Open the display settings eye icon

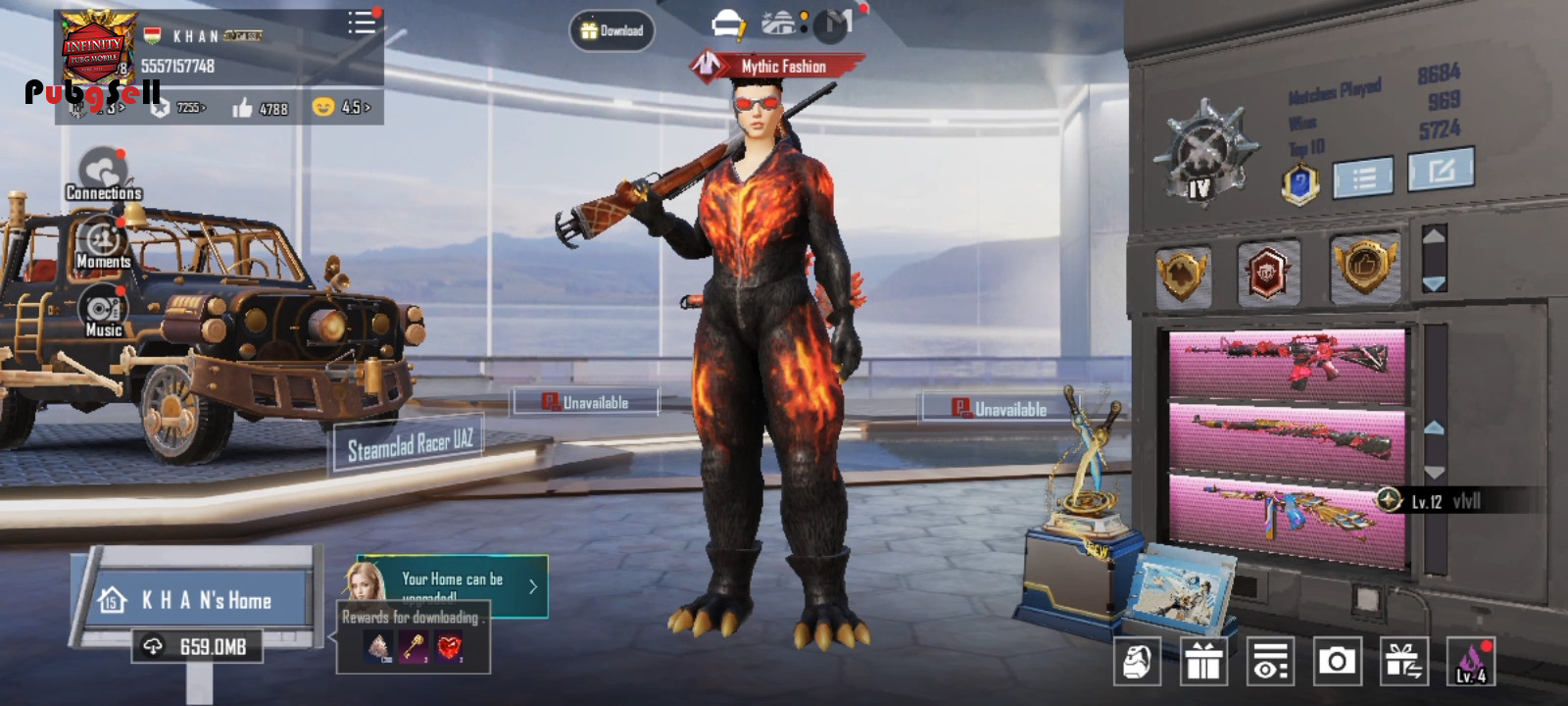tap(1270, 662)
